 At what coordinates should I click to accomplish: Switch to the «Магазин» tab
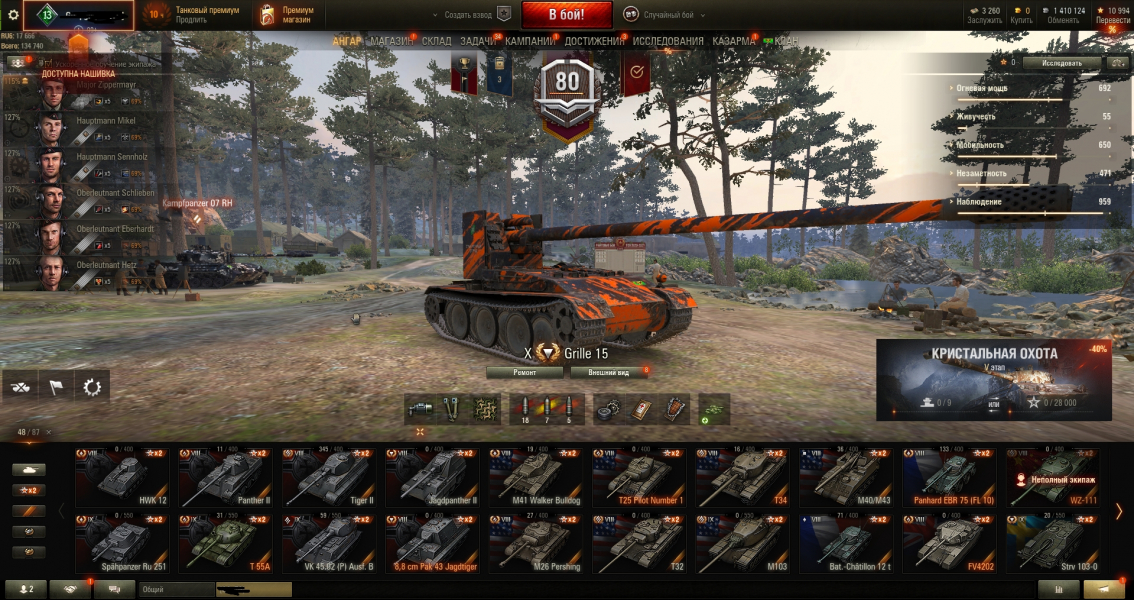click(390, 41)
